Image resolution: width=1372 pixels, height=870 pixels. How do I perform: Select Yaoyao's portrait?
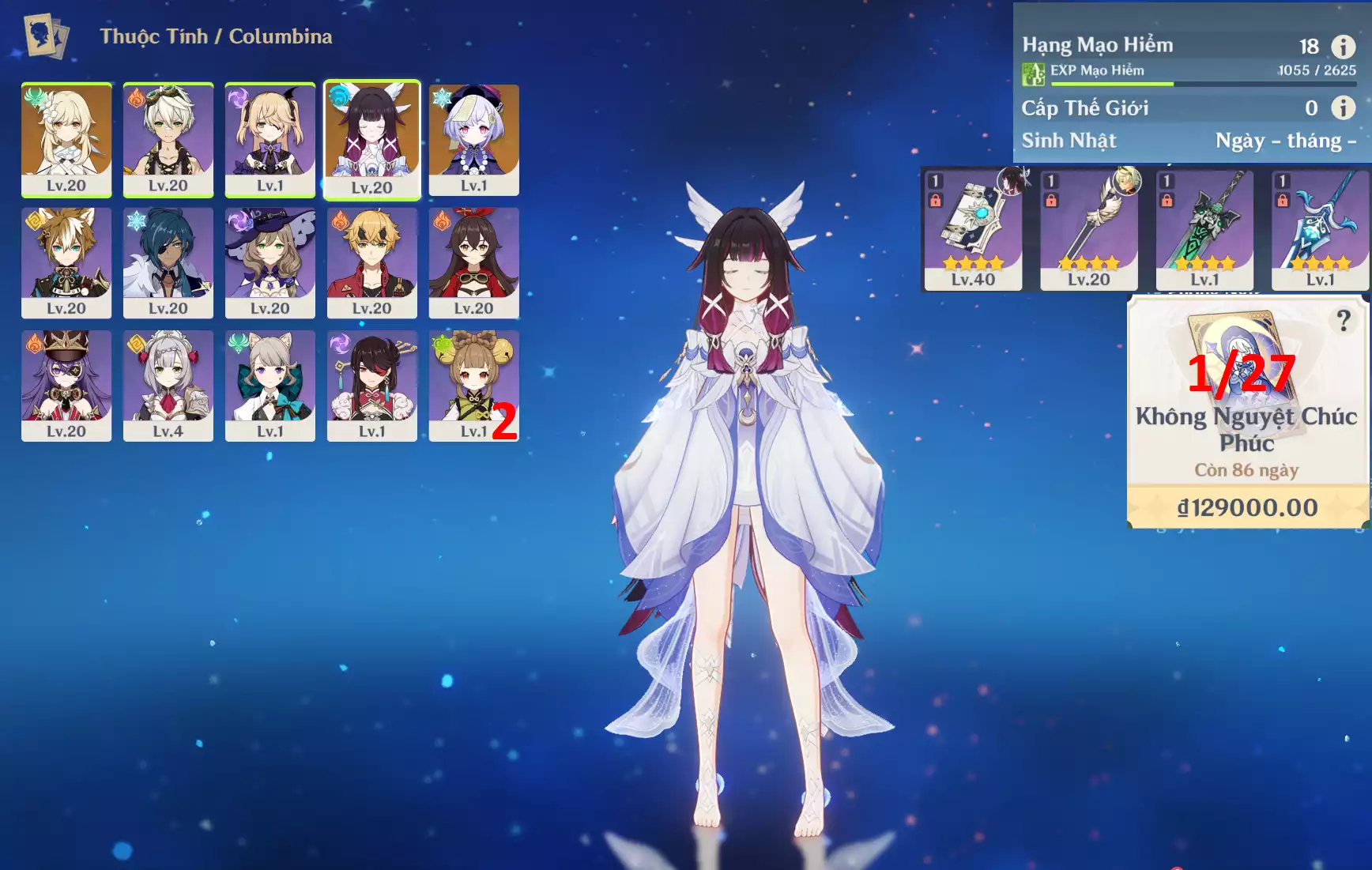pyautogui.click(x=474, y=386)
